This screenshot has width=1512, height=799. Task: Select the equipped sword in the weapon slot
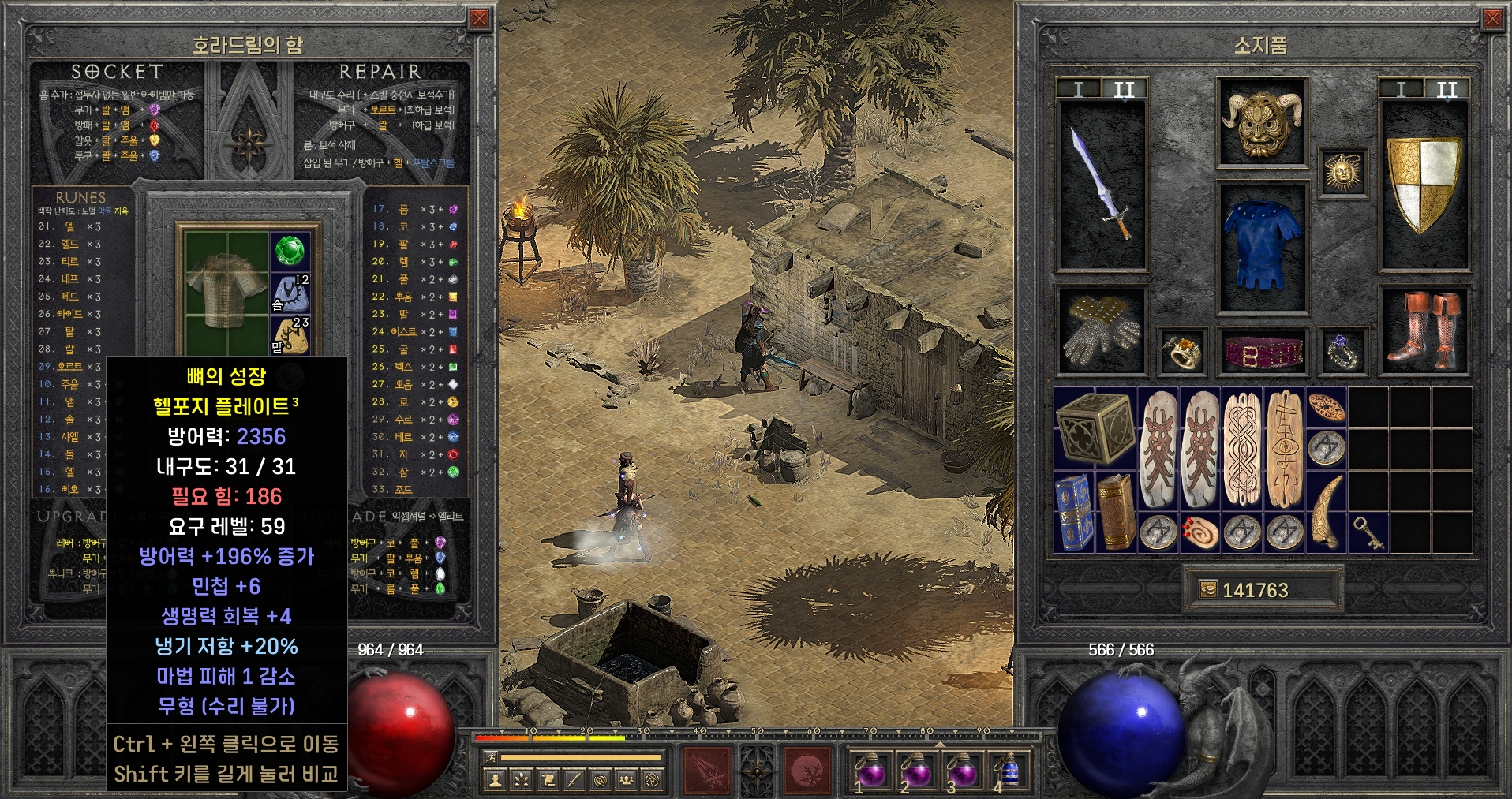click(1101, 185)
